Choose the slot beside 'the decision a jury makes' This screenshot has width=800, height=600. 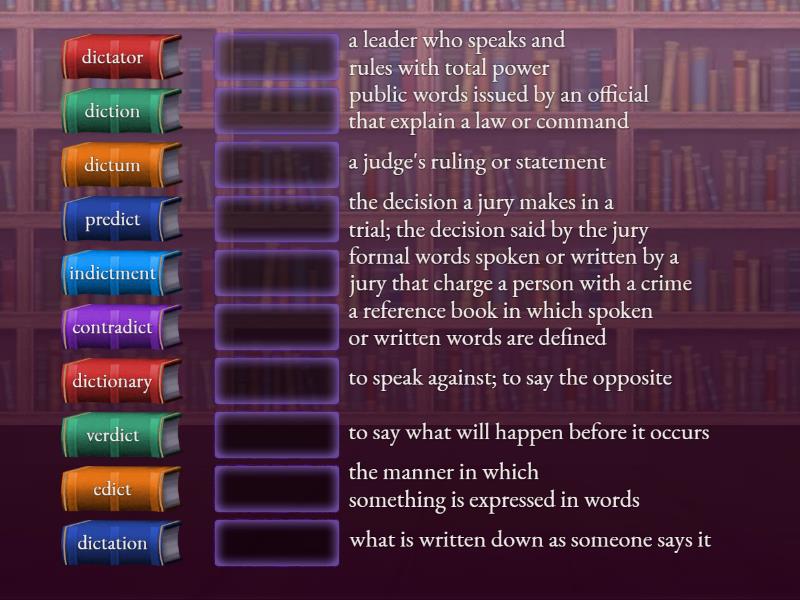(x=277, y=219)
